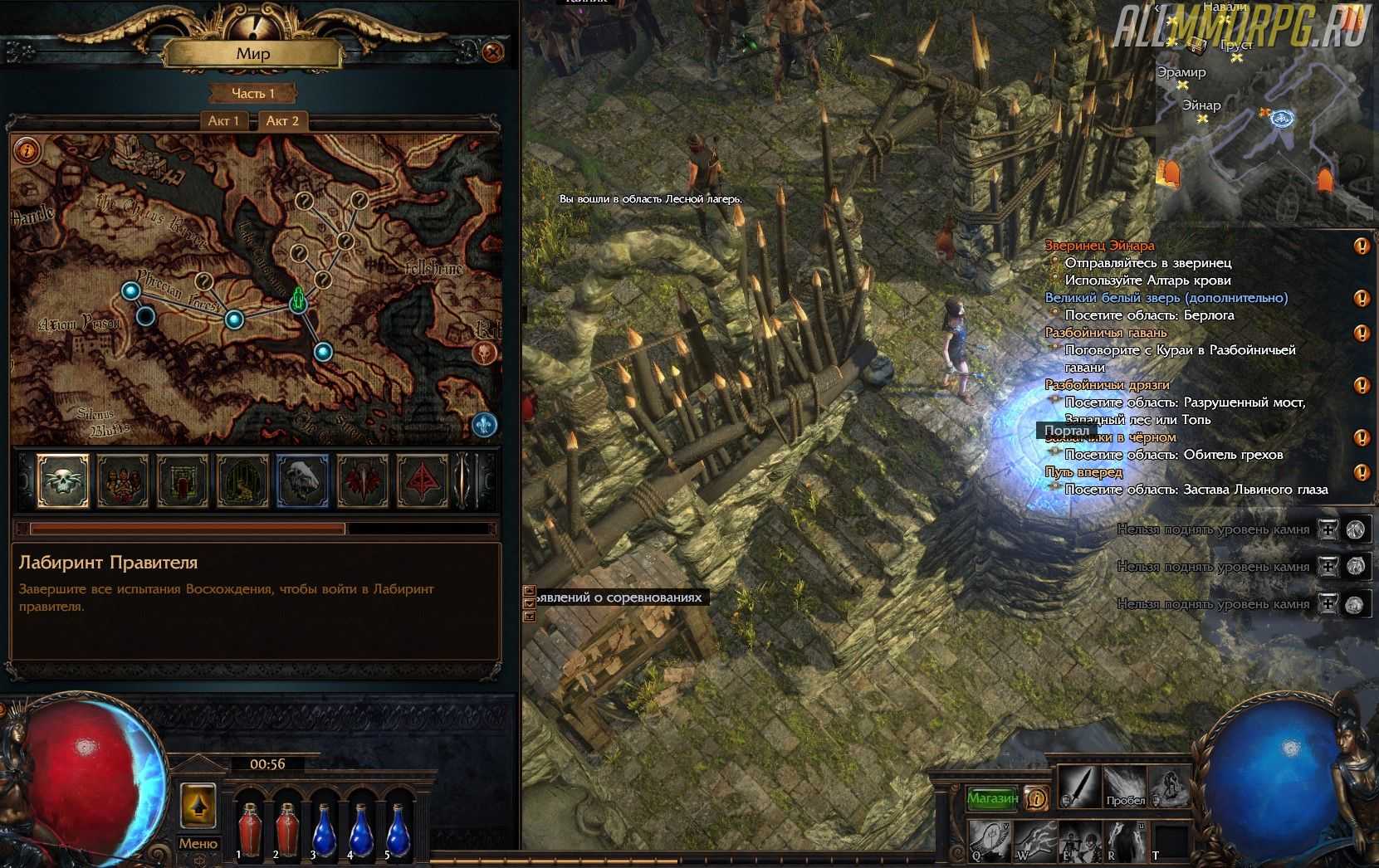The image size is (1379, 868).
Task: Select the Акт 2 tab
Action: coord(282,121)
